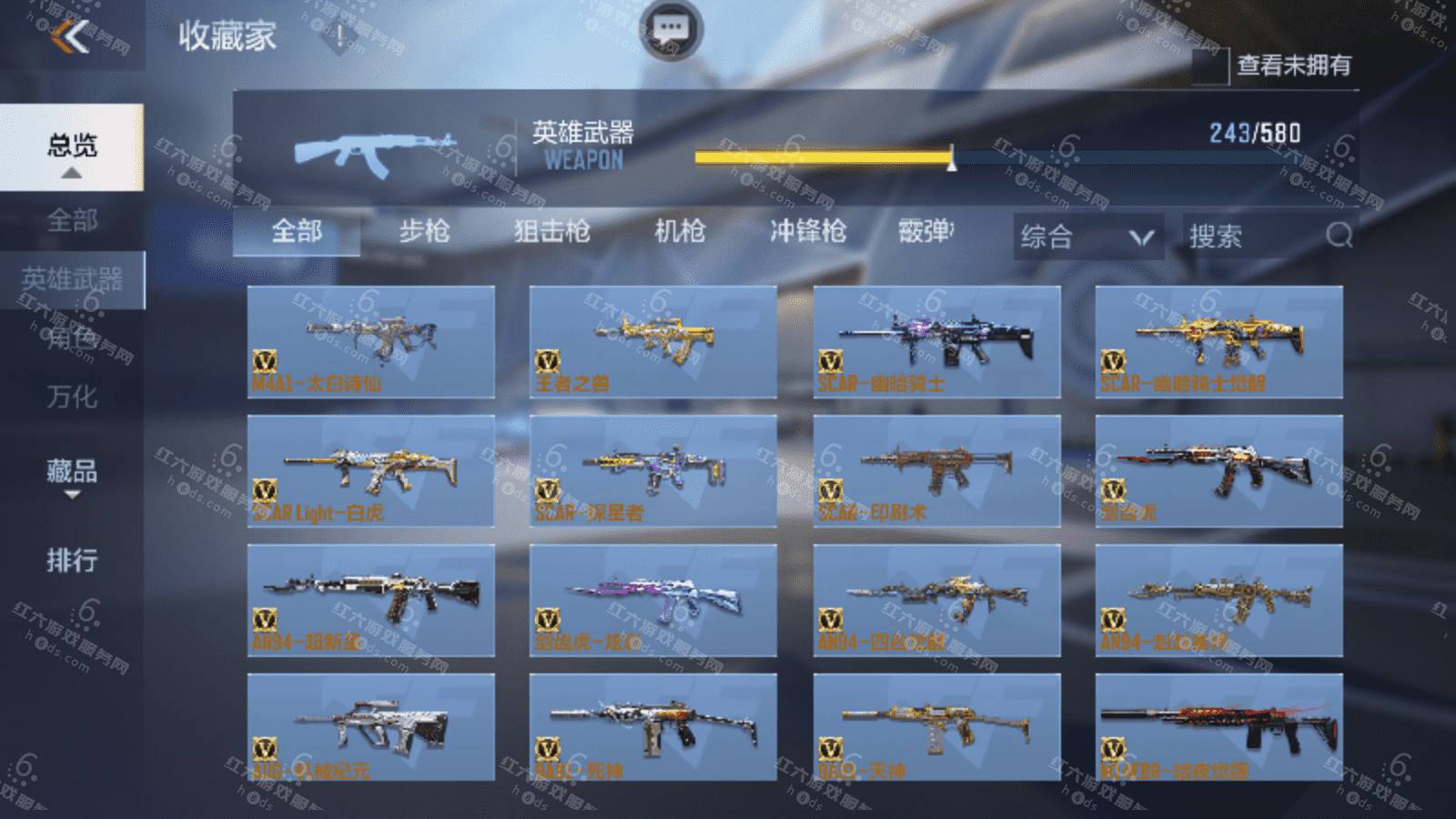View the AN94-超新星 weapon card
This screenshot has height=819, width=1456.
pos(371,601)
